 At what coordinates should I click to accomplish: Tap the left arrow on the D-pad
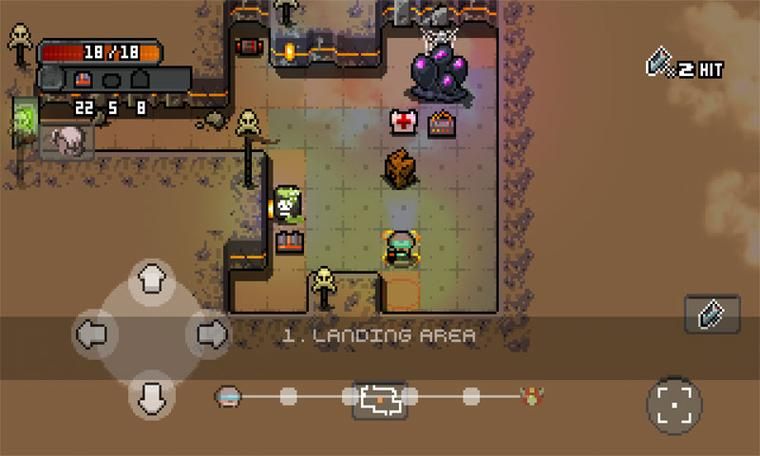[x=92, y=335]
